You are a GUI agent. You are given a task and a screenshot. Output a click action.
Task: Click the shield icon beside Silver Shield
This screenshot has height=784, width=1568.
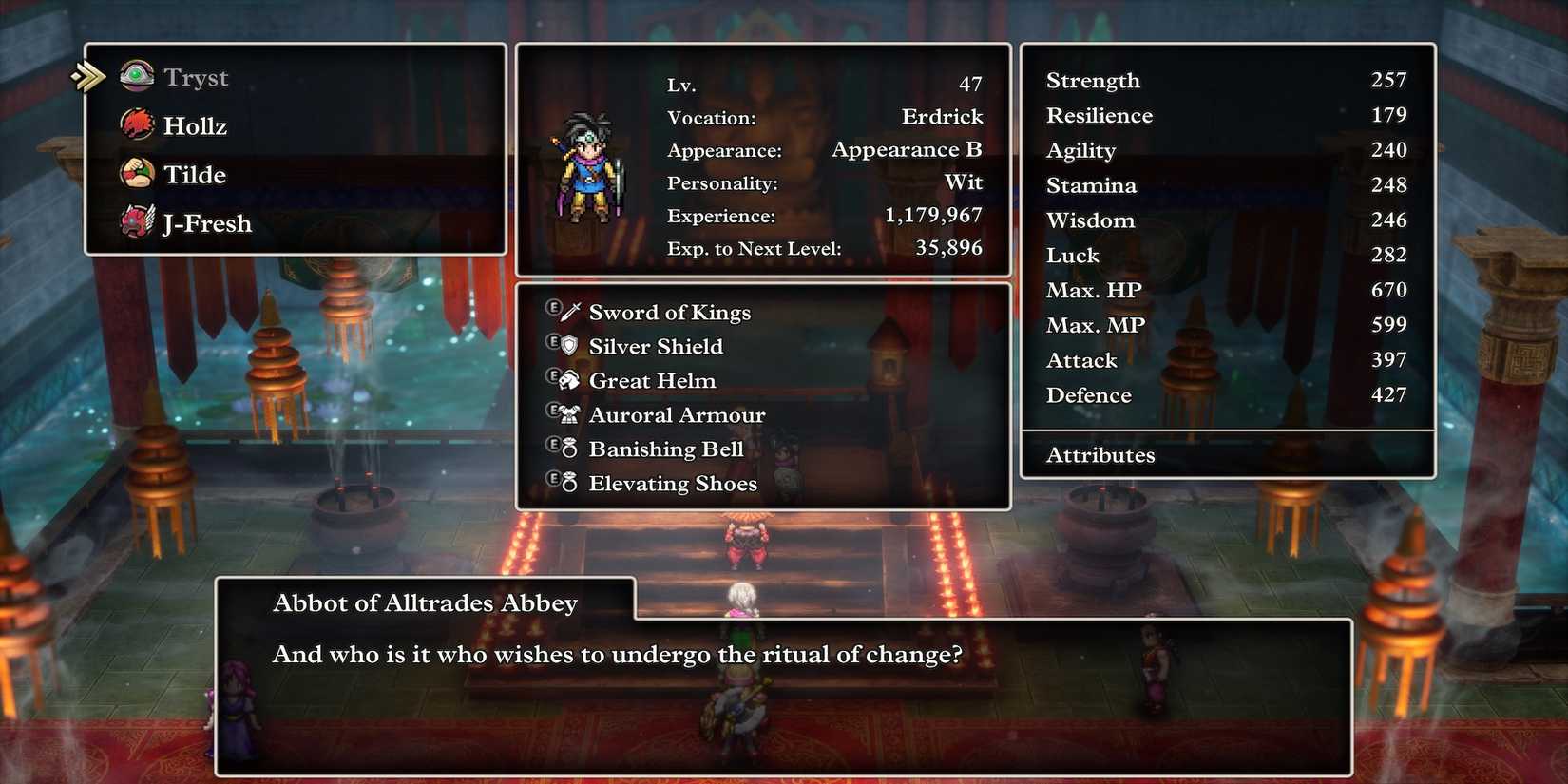(x=568, y=345)
